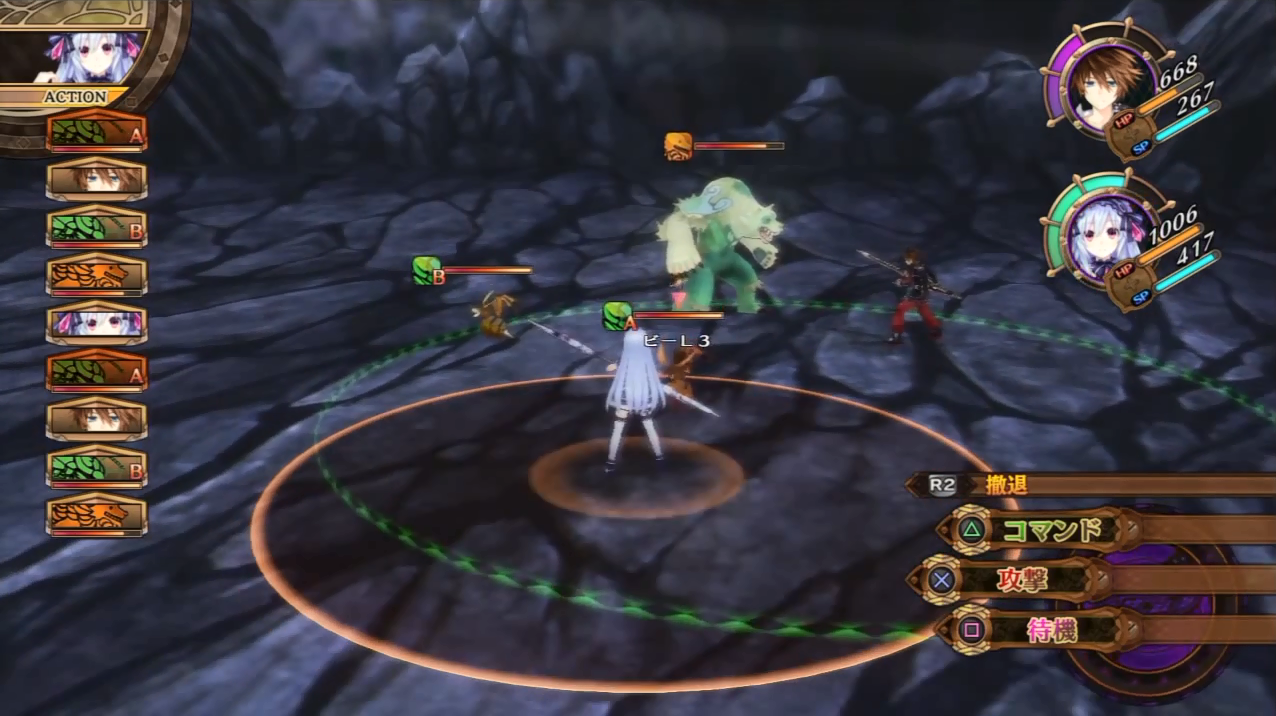This screenshot has width=1276, height=716.
Task: Click the active character portrait above ACTION
Action: pyautogui.click(x=97, y=57)
